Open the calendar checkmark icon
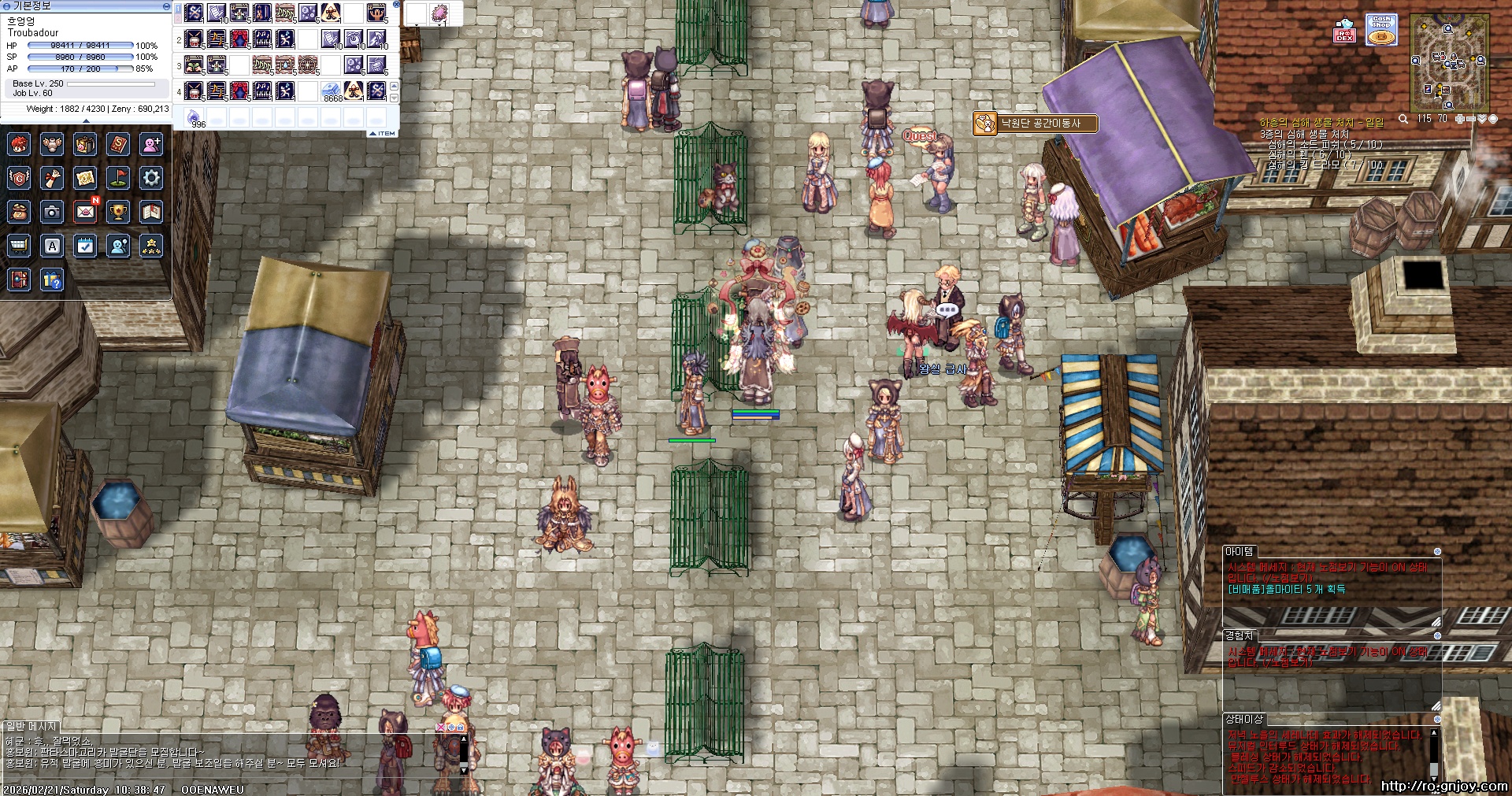The image size is (1512, 796). point(85,246)
